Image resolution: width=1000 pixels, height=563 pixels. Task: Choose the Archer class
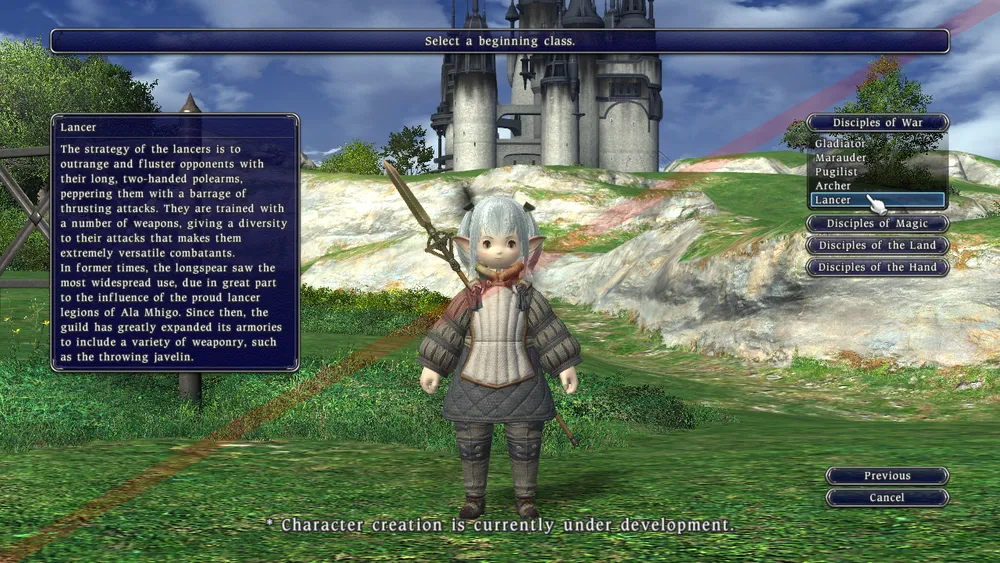[x=834, y=186]
